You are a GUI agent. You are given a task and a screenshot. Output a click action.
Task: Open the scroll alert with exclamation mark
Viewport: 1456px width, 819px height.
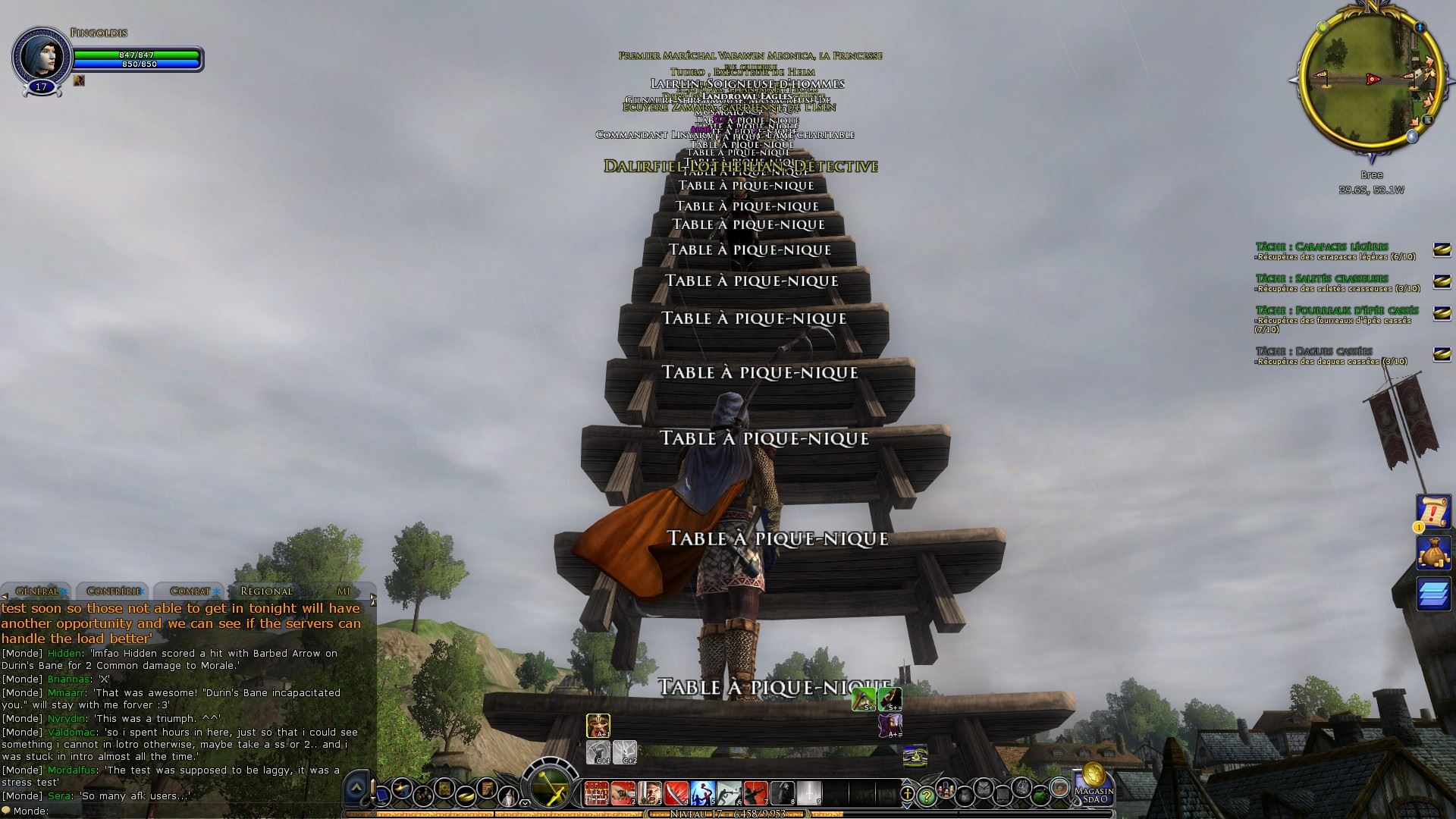pyautogui.click(x=1433, y=512)
